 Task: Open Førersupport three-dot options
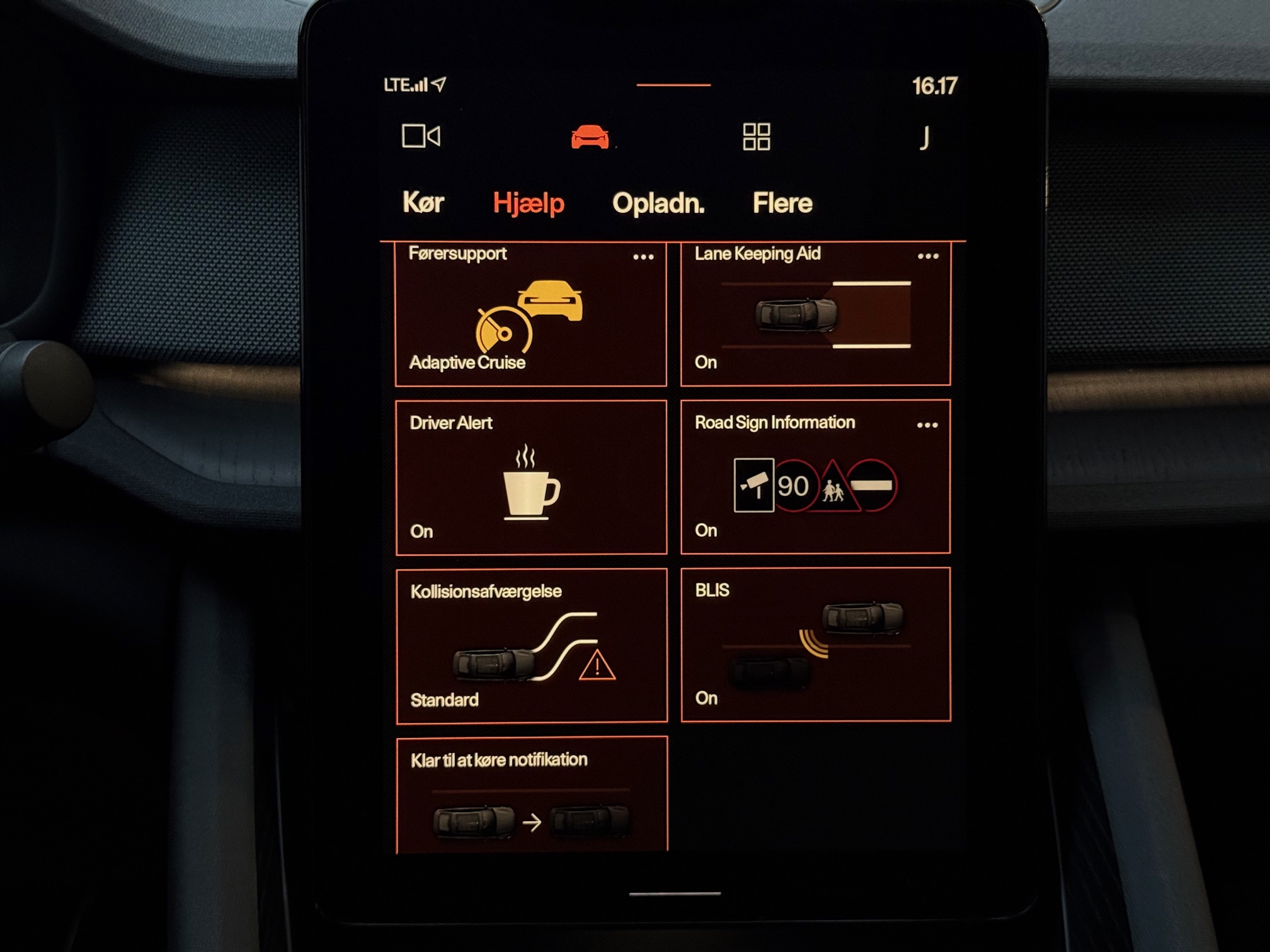click(643, 257)
